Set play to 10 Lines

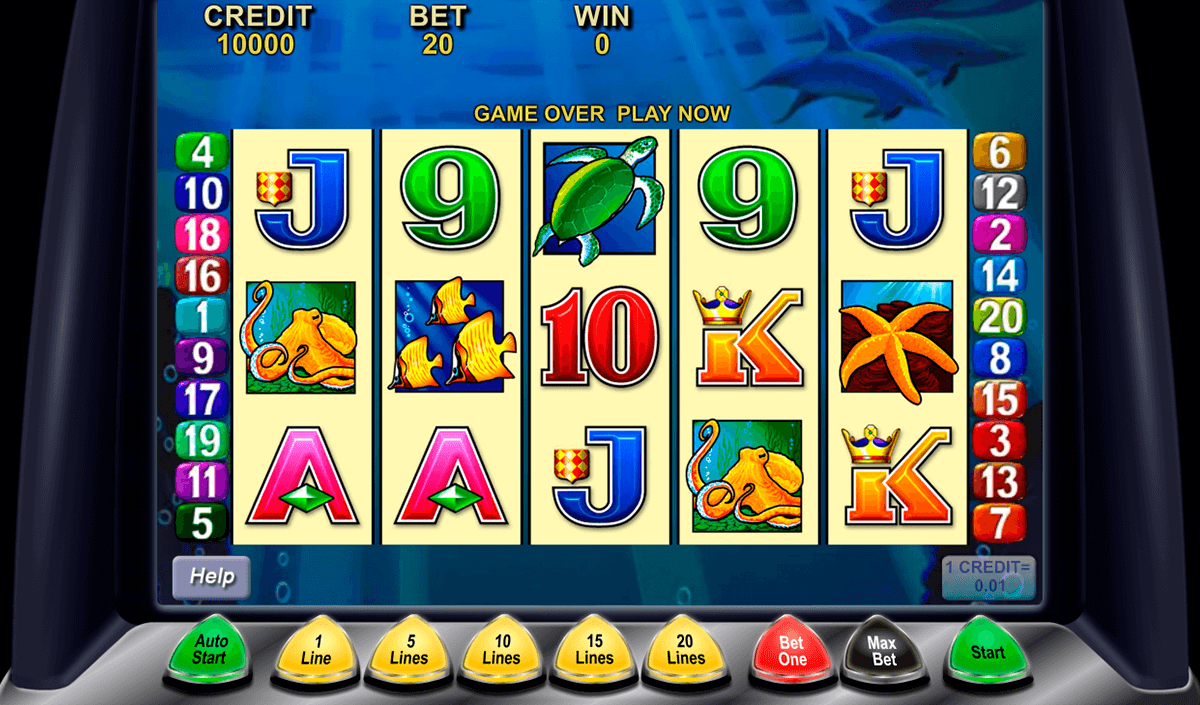point(501,651)
